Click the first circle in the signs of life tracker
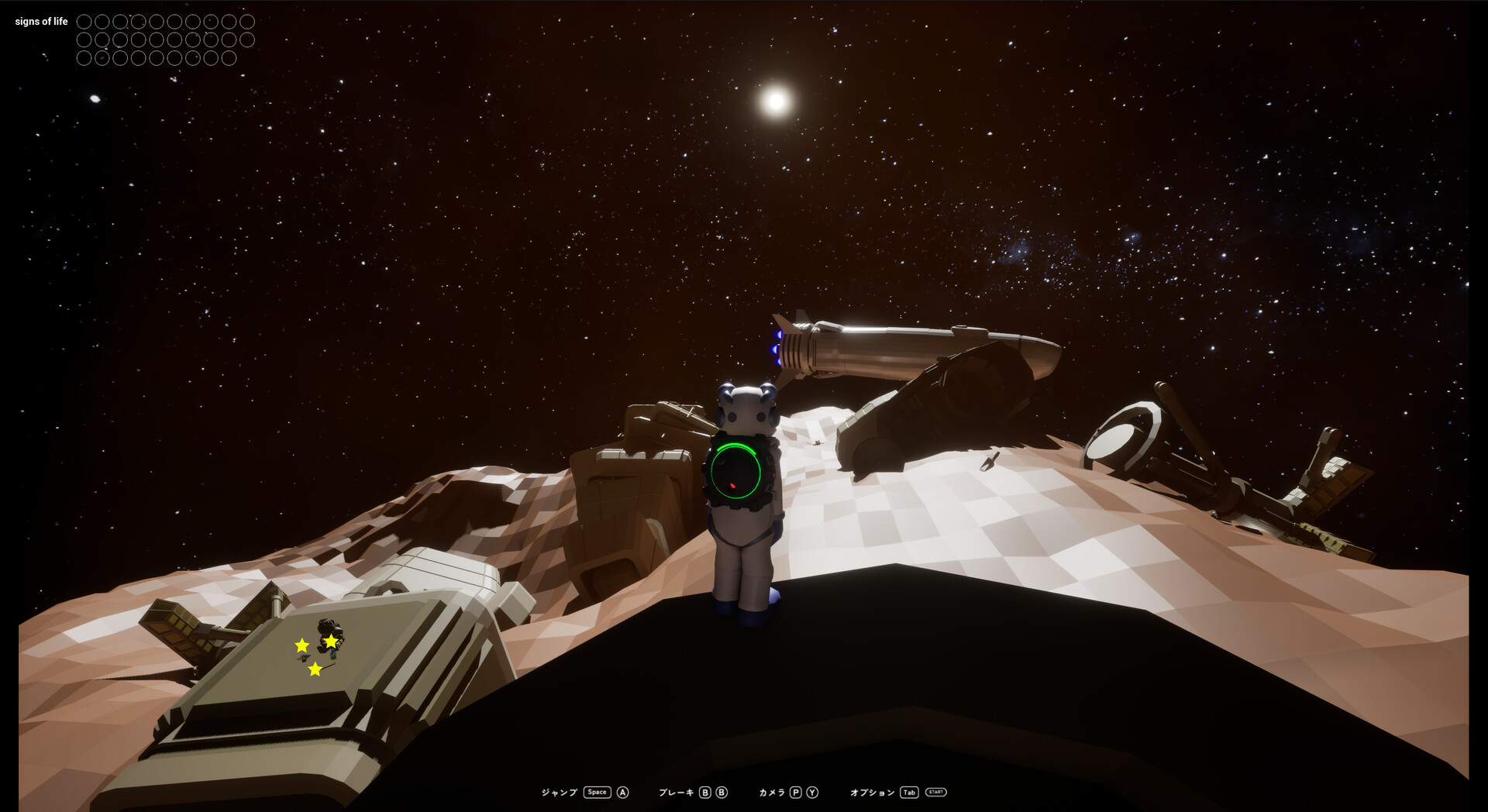The image size is (1488, 812). 84,22
